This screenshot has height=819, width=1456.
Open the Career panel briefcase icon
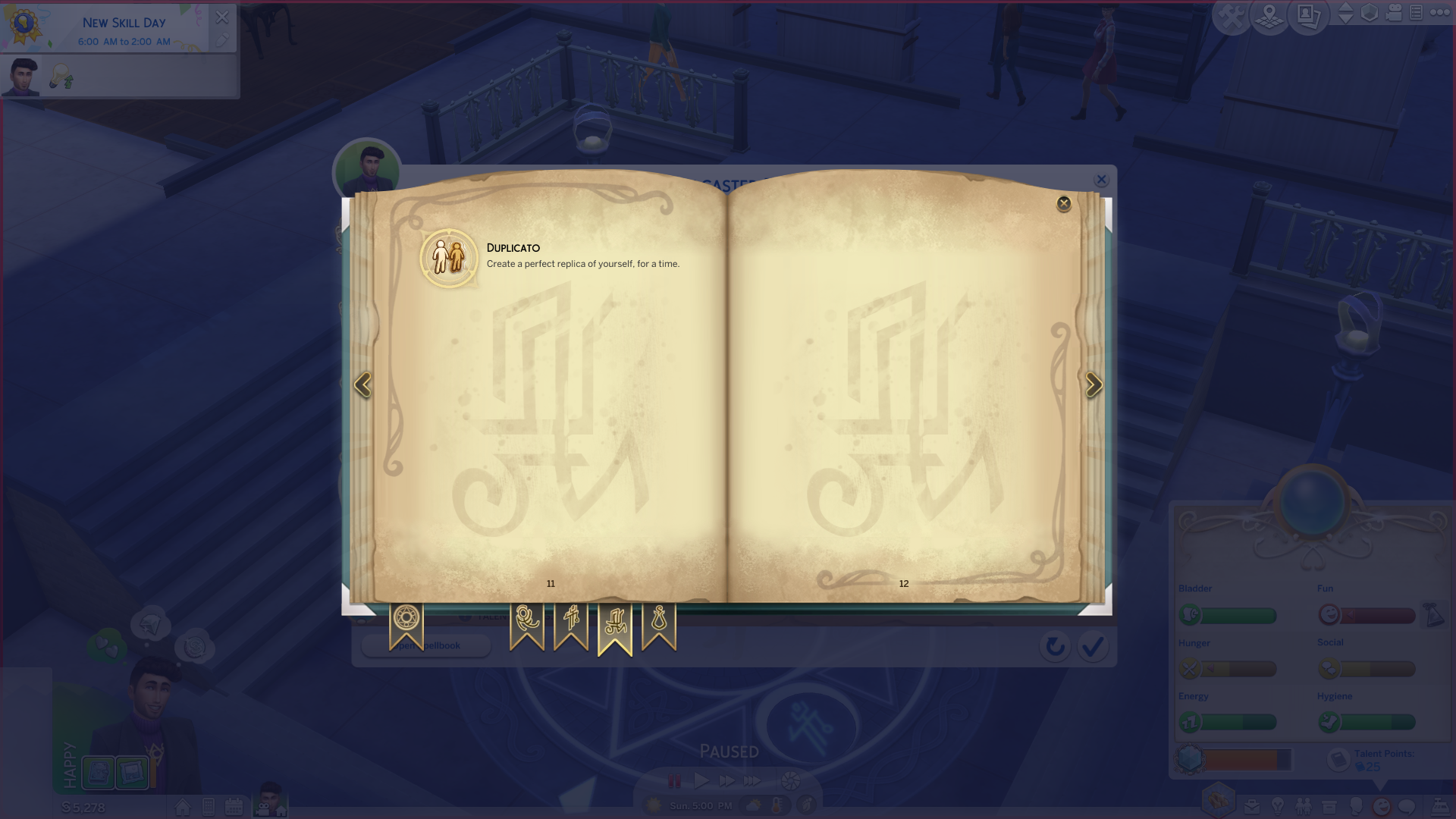[1251, 806]
